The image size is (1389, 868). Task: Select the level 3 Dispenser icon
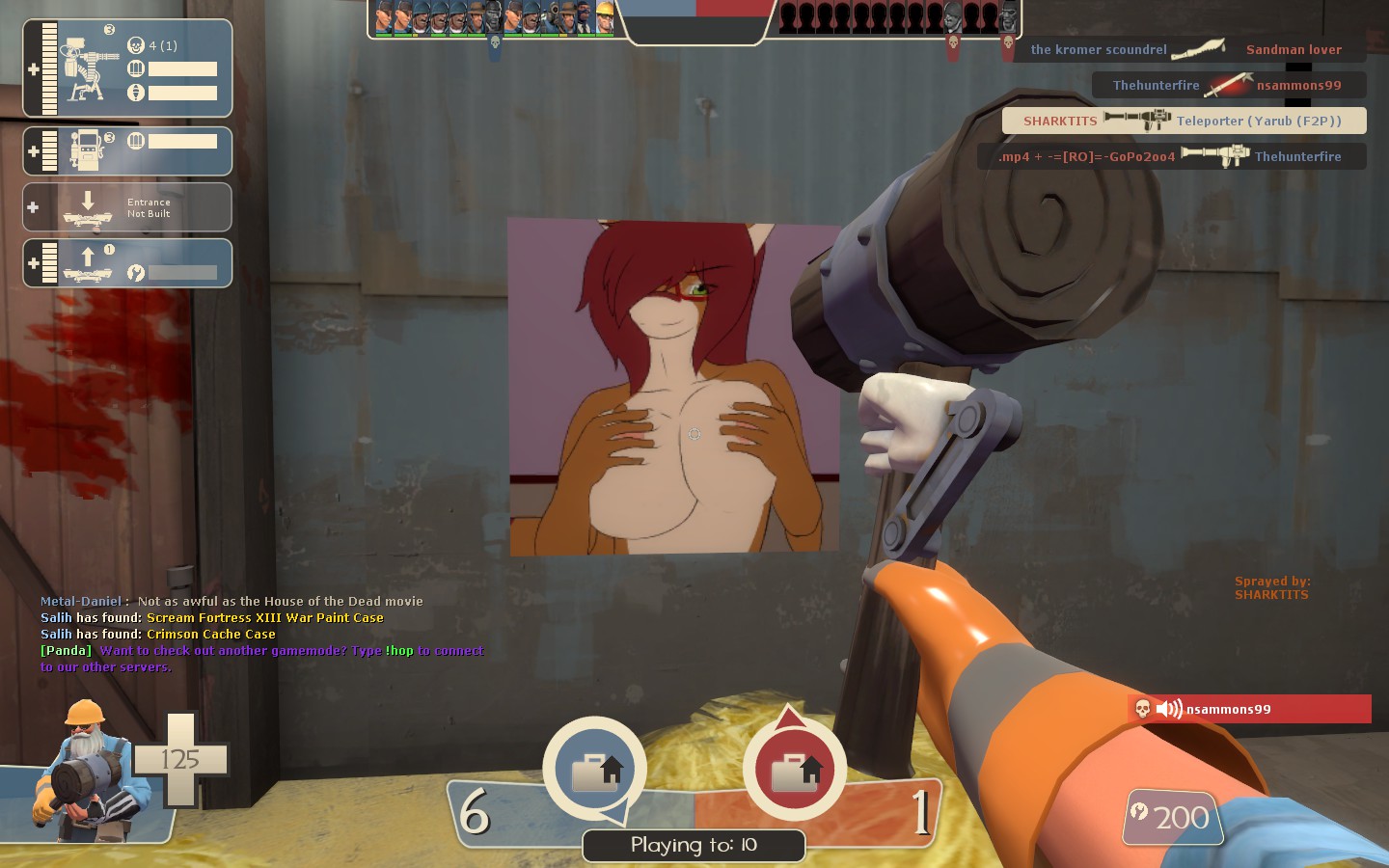[87, 149]
